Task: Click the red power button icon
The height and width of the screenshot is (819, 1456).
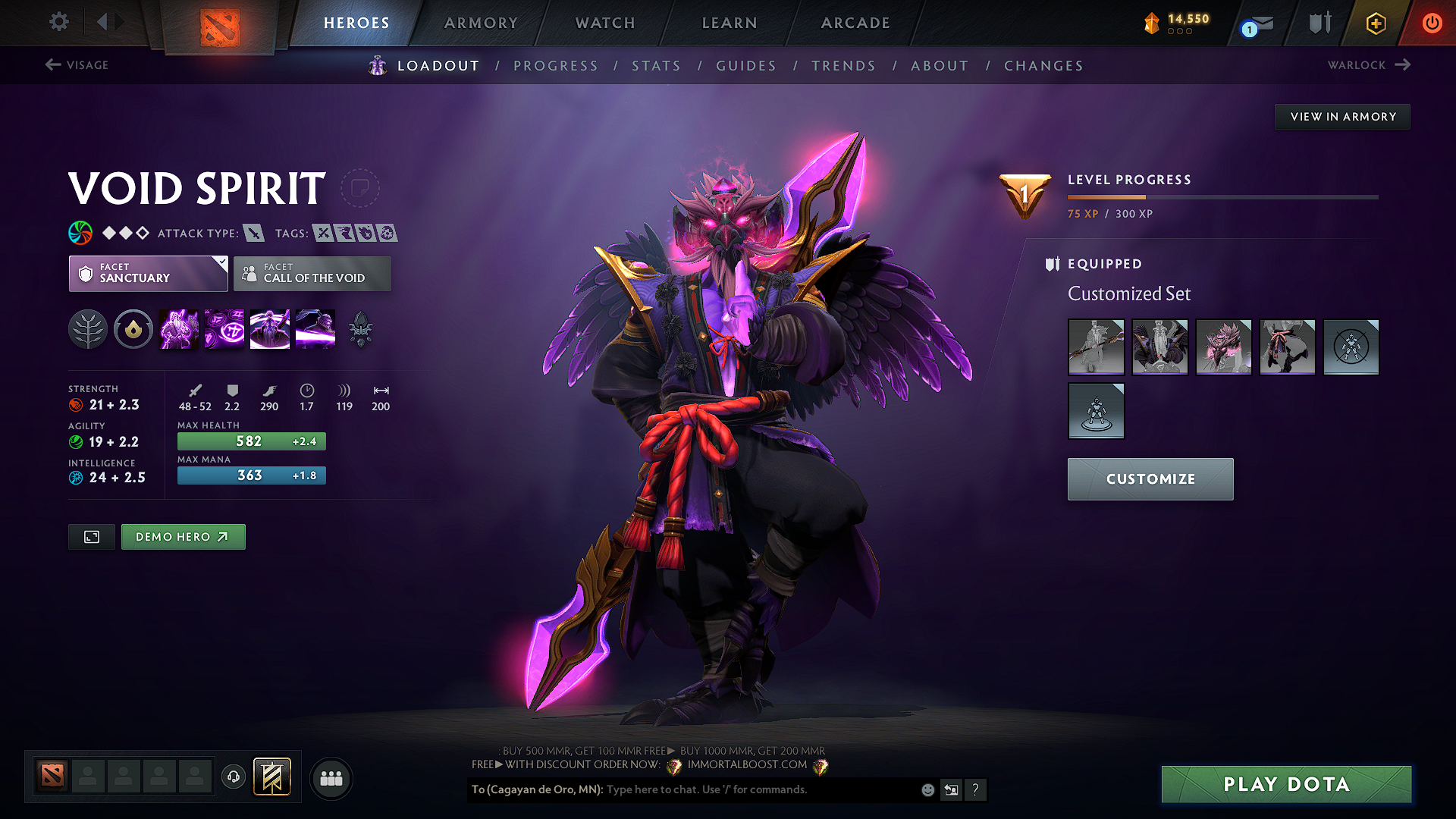Action: pos(1432,23)
